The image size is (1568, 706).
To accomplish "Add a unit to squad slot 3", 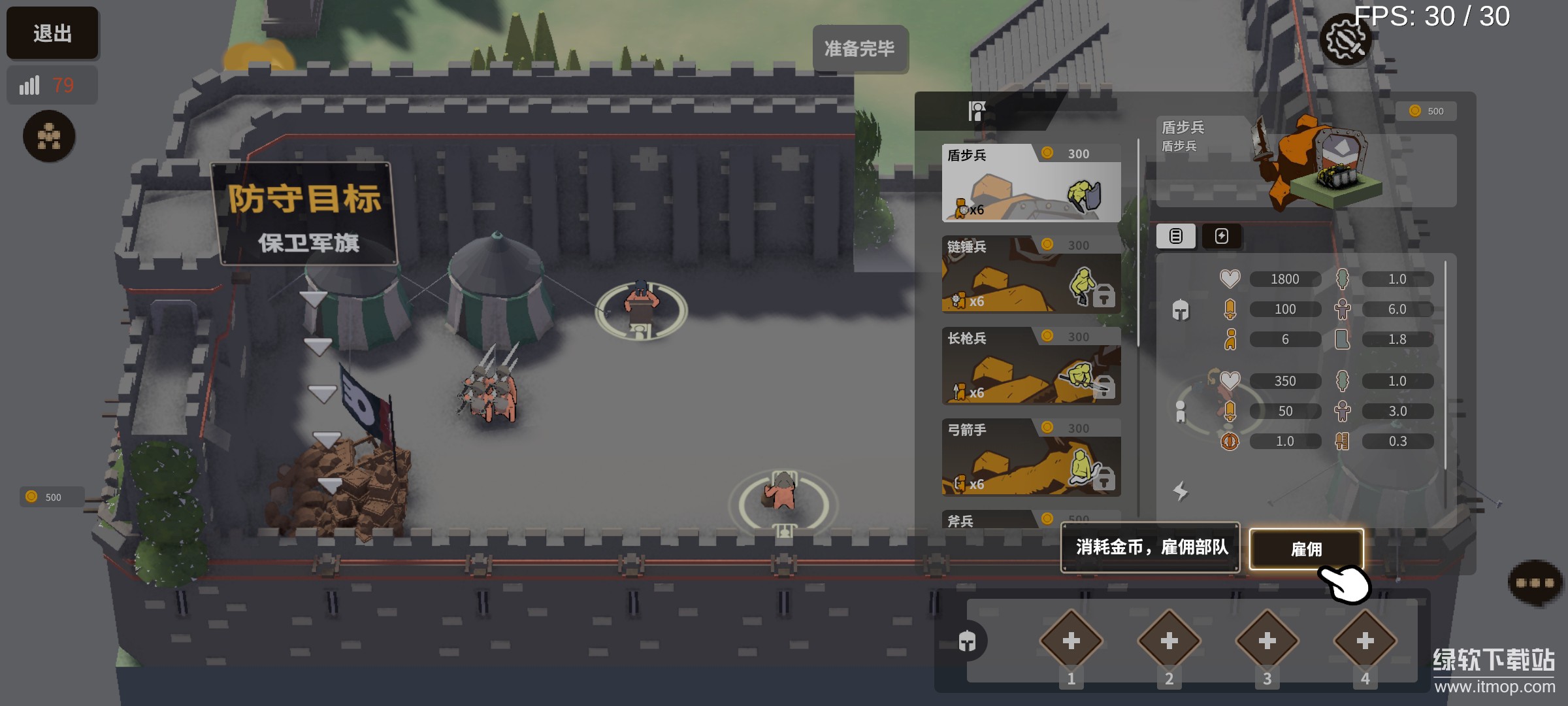I will pos(1267,641).
